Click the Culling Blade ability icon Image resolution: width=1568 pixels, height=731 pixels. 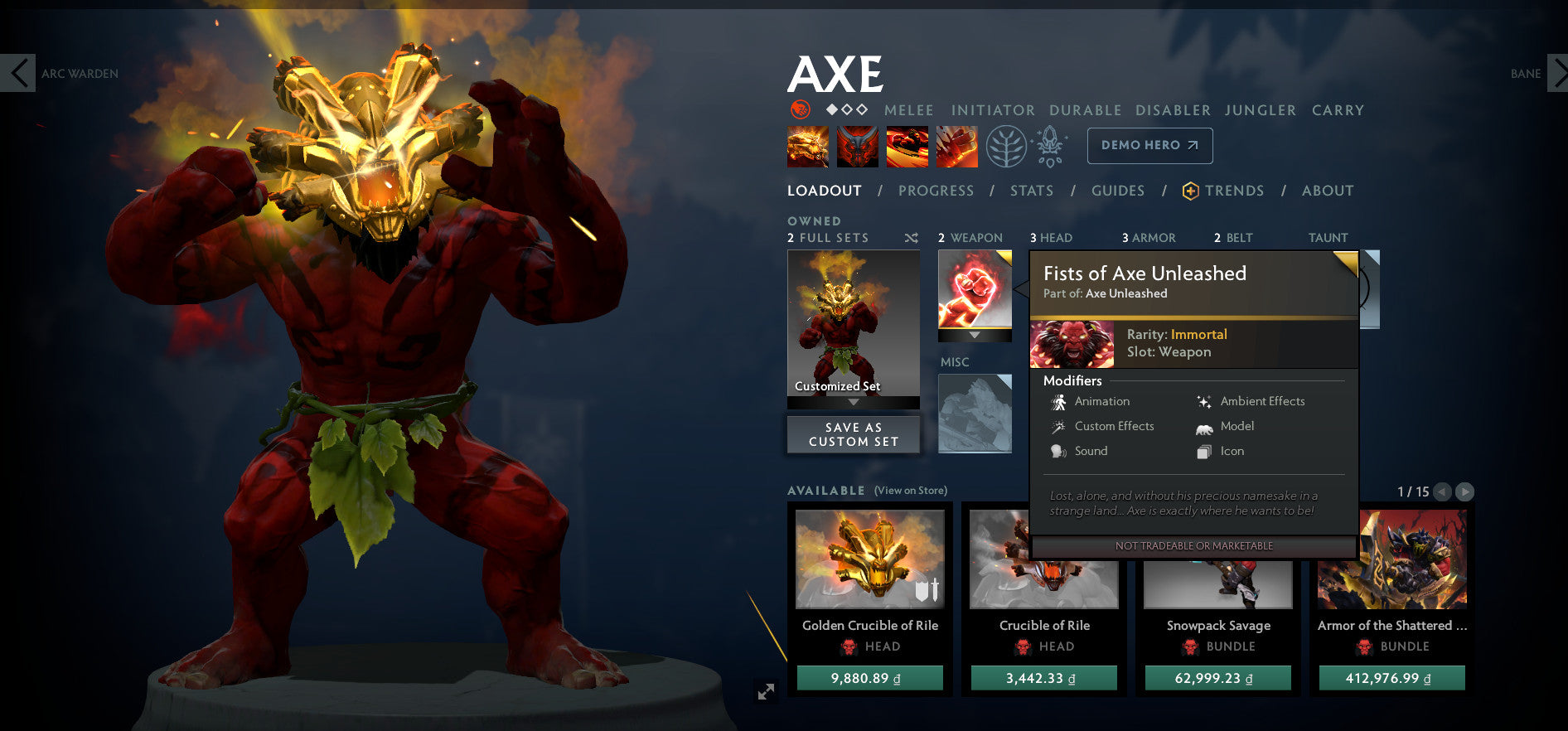pyautogui.click(x=956, y=146)
